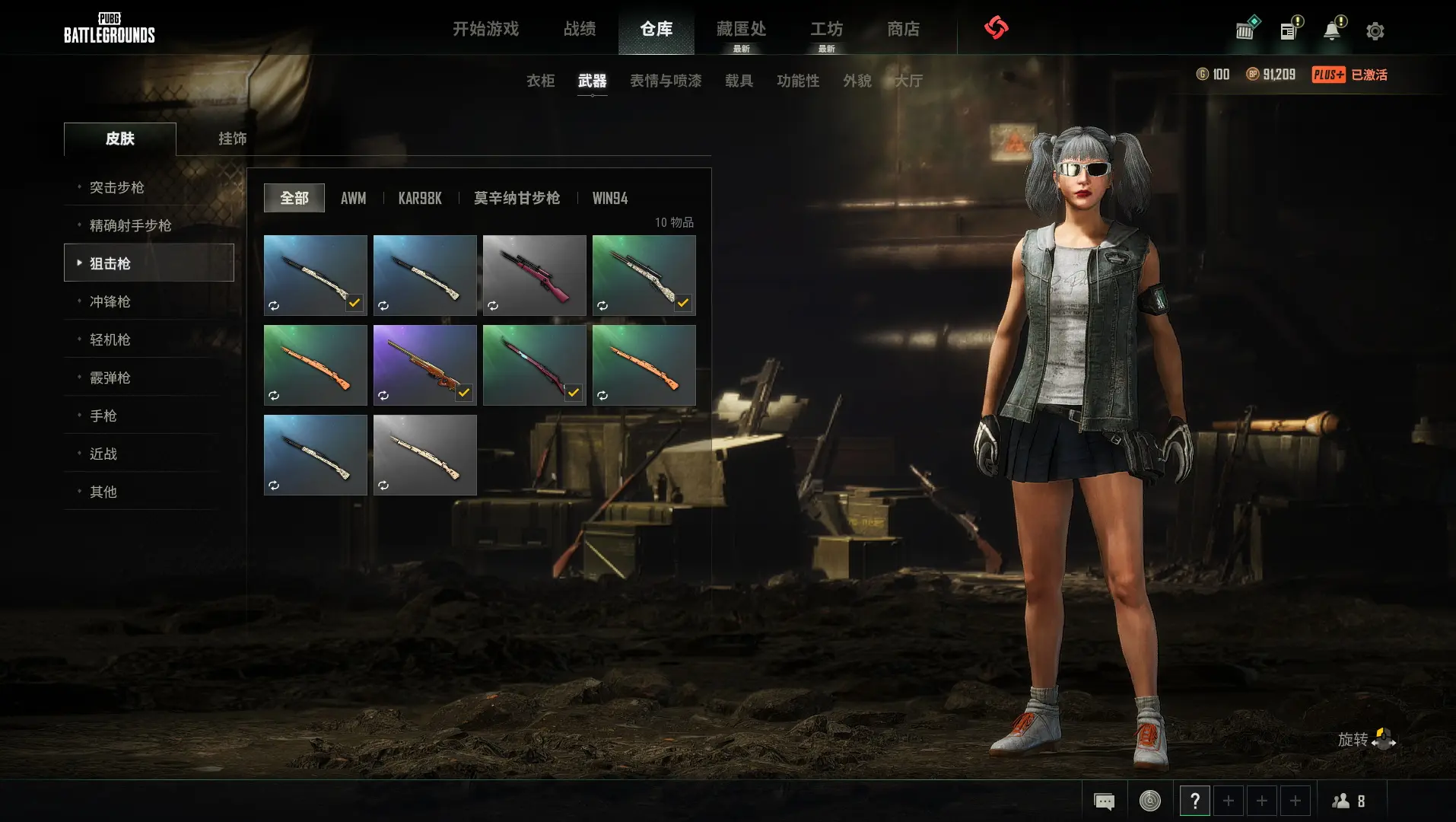Select the purple-background rifle skin
The height and width of the screenshot is (822, 1456).
[x=424, y=365]
